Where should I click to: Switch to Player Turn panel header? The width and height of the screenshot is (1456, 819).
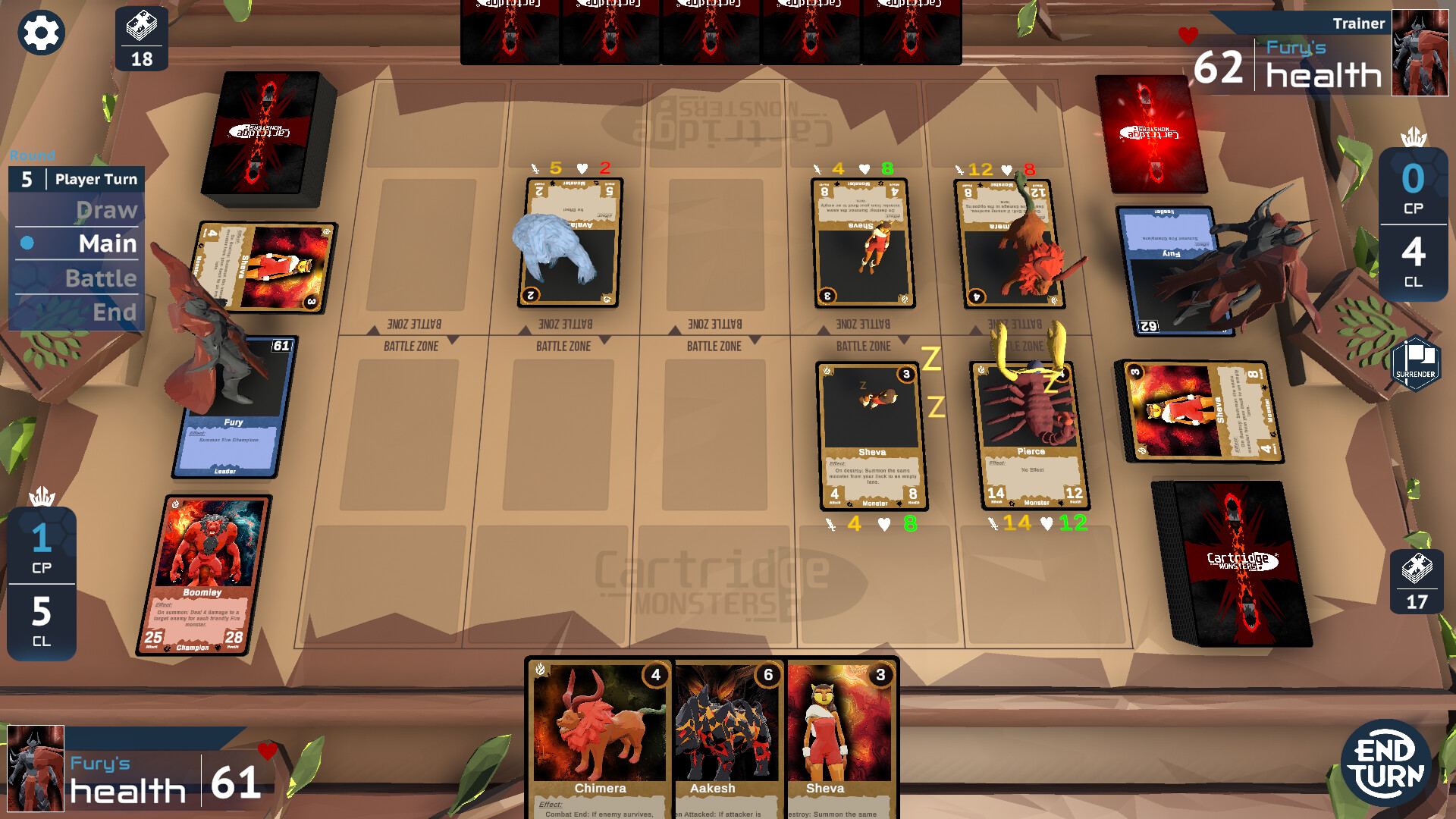pyautogui.click(x=96, y=179)
